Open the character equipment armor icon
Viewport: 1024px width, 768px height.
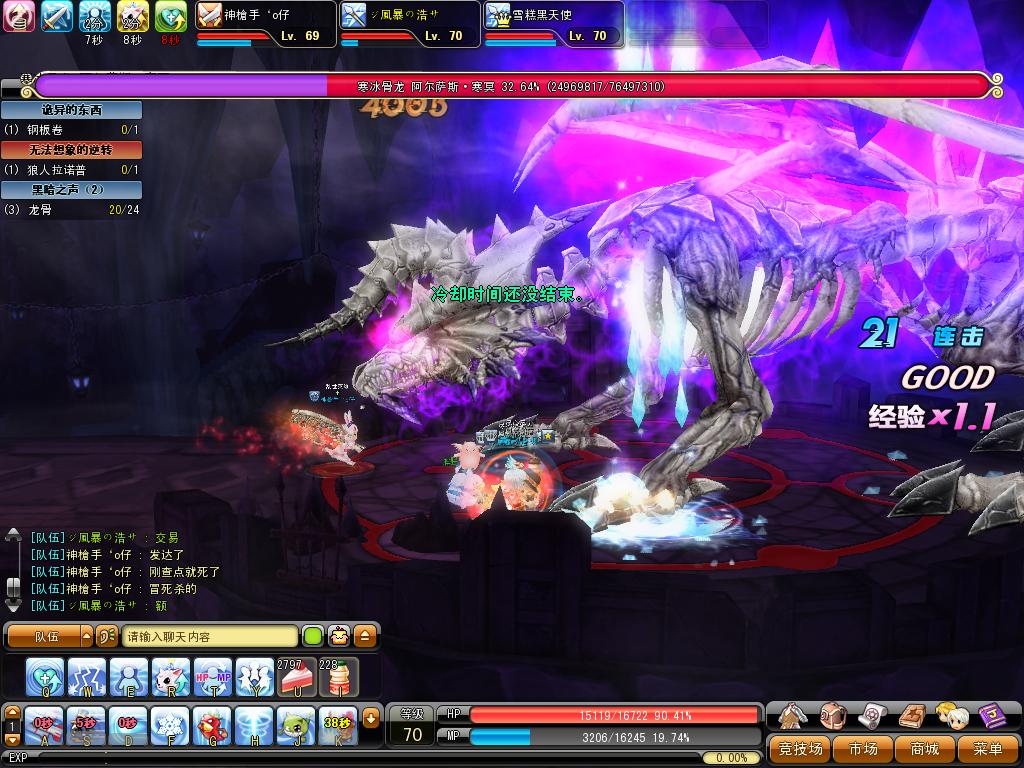[x=793, y=716]
